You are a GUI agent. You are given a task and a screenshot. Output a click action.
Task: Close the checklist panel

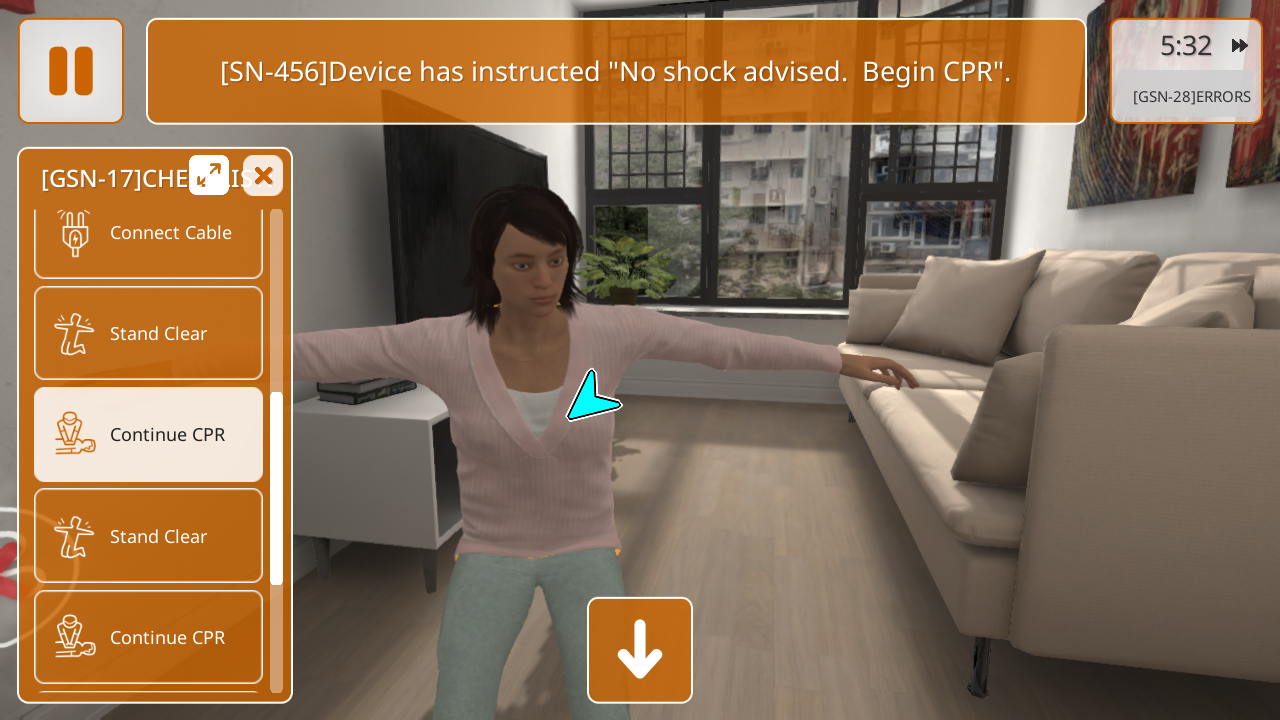point(263,175)
